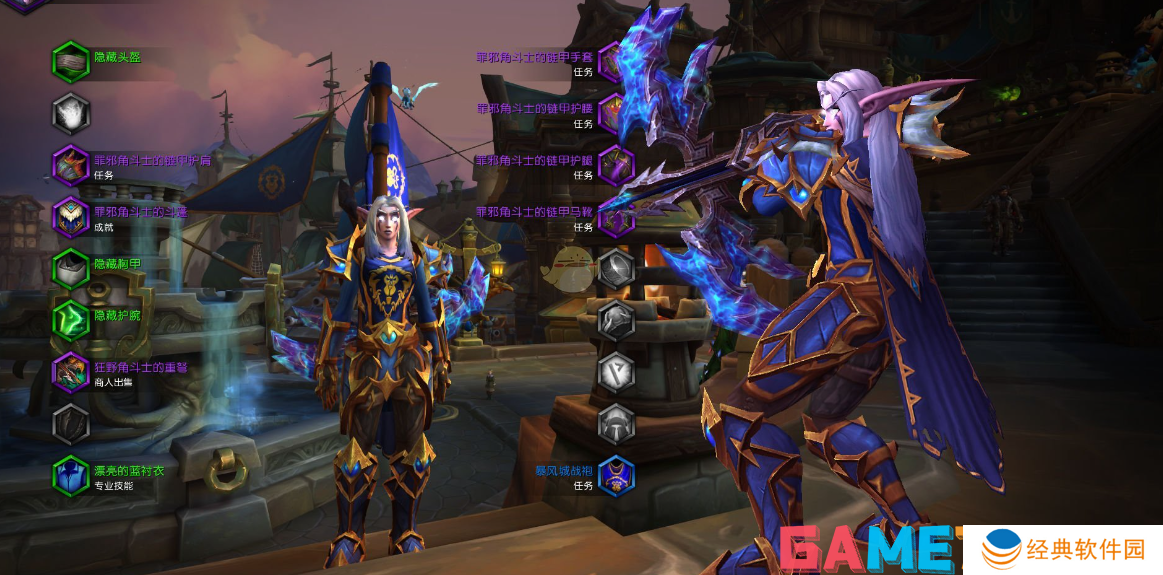
Task: Choose the 罪邪角斗士的链甲护腿 leggings slot
Action: click(616, 165)
